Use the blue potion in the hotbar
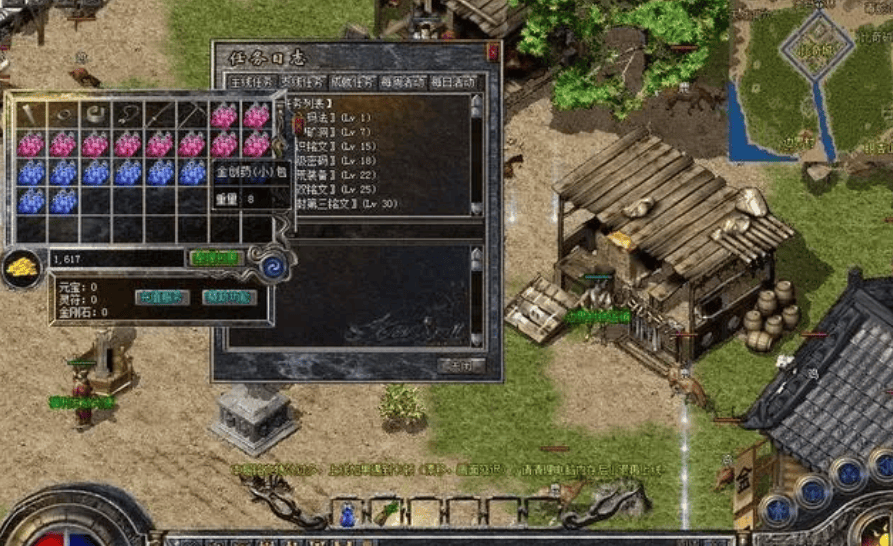Viewport: 893px width, 546px height. (348, 514)
